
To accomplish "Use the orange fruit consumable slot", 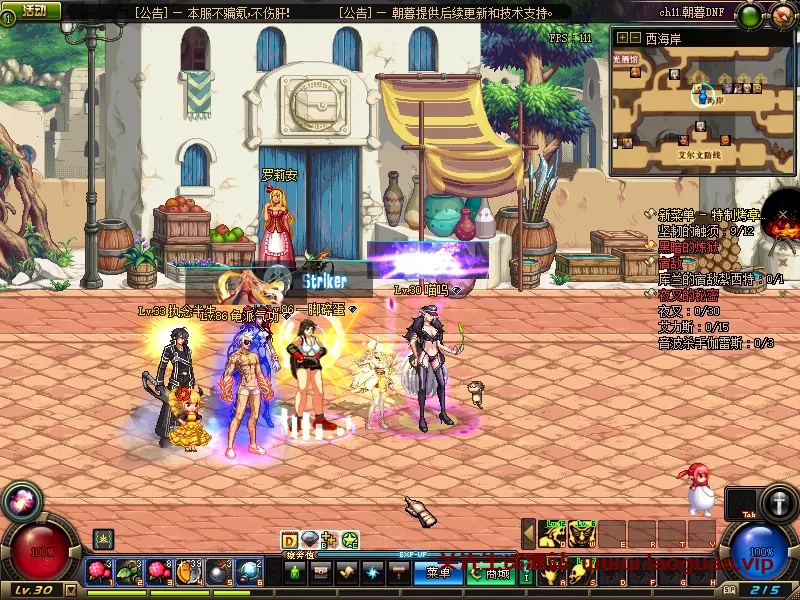I will coord(189,572).
